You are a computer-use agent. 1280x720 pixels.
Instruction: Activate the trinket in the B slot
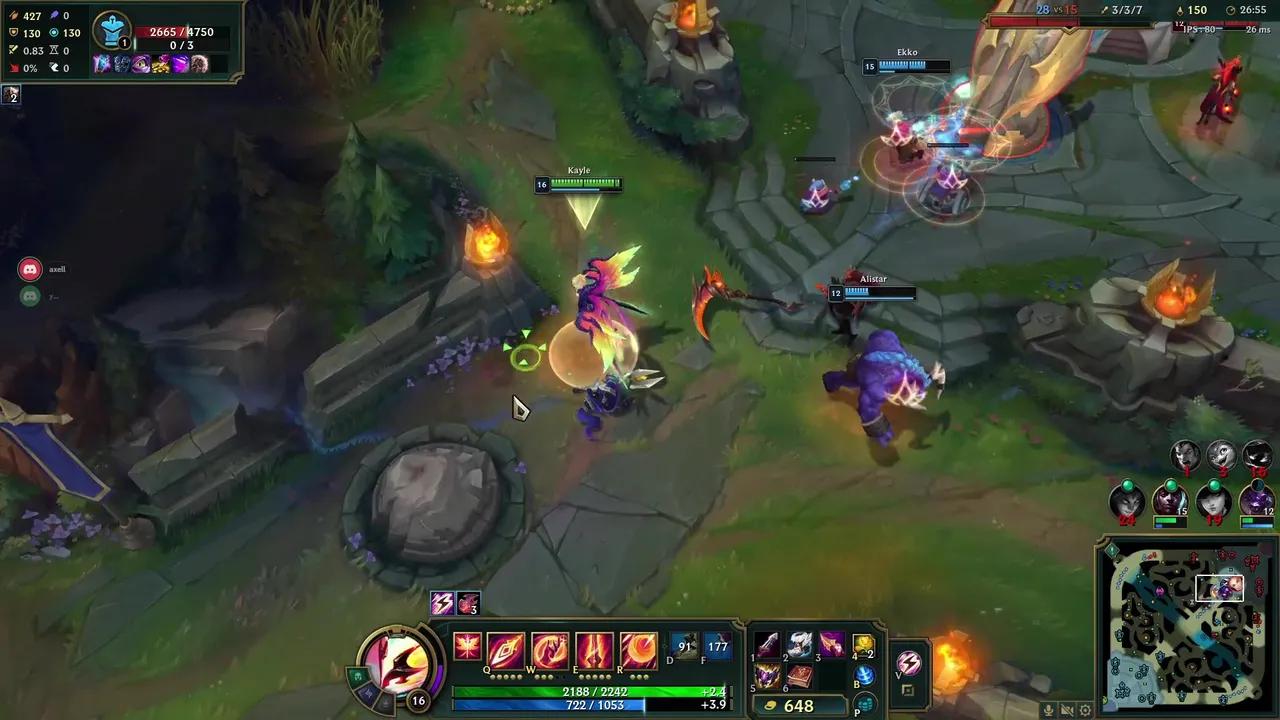click(x=866, y=676)
